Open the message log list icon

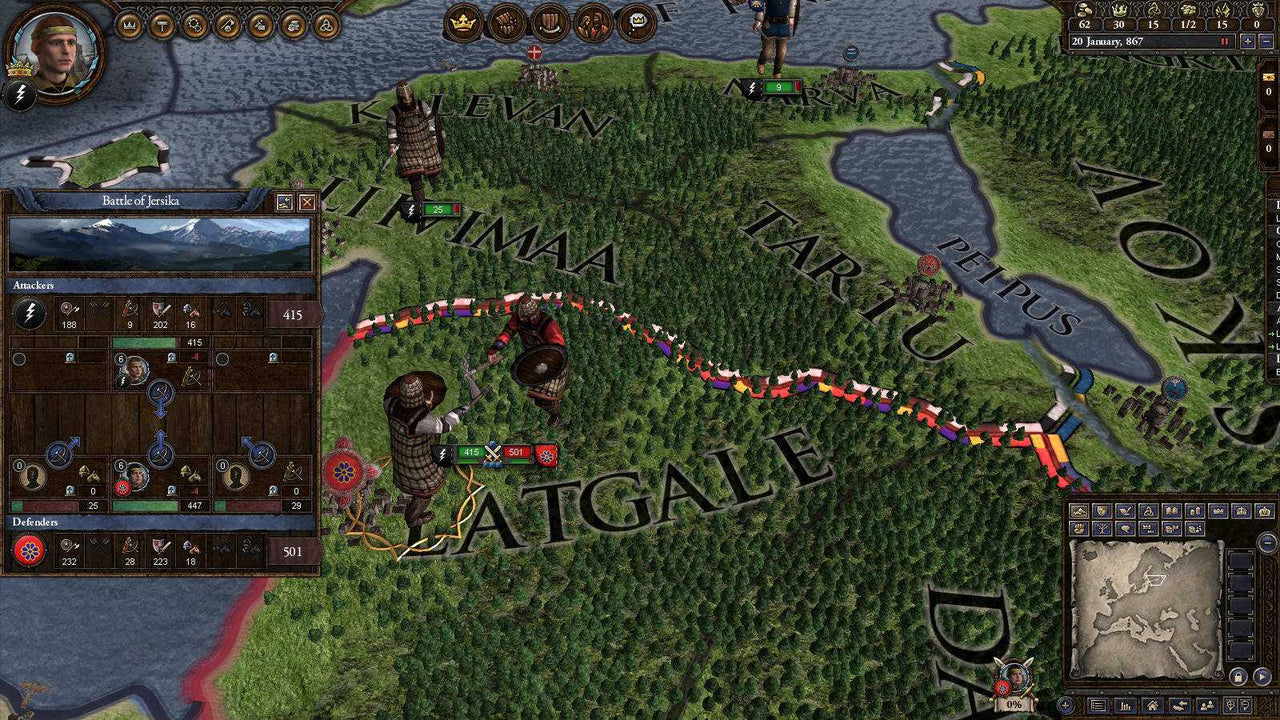(1099, 705)
